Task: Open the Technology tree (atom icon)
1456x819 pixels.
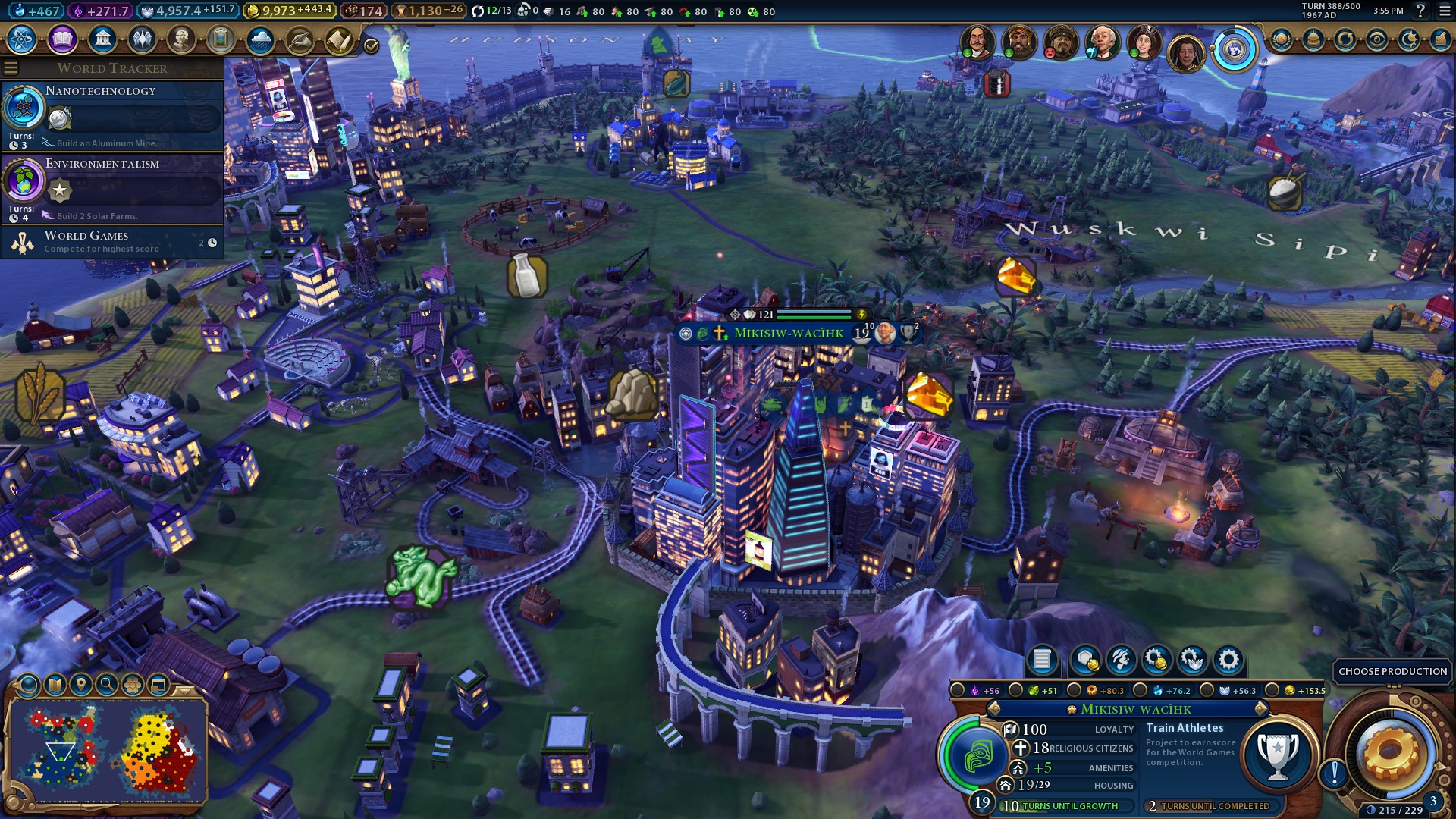Action: [x=22, y=39]
